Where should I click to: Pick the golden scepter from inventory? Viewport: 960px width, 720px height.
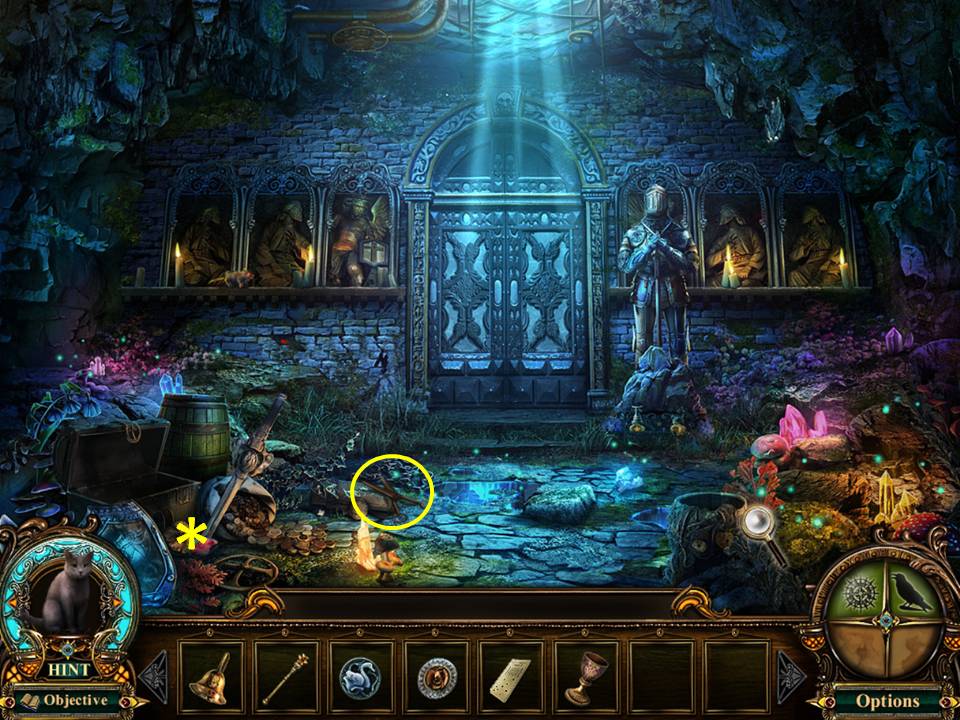click(x=286, y=677)
